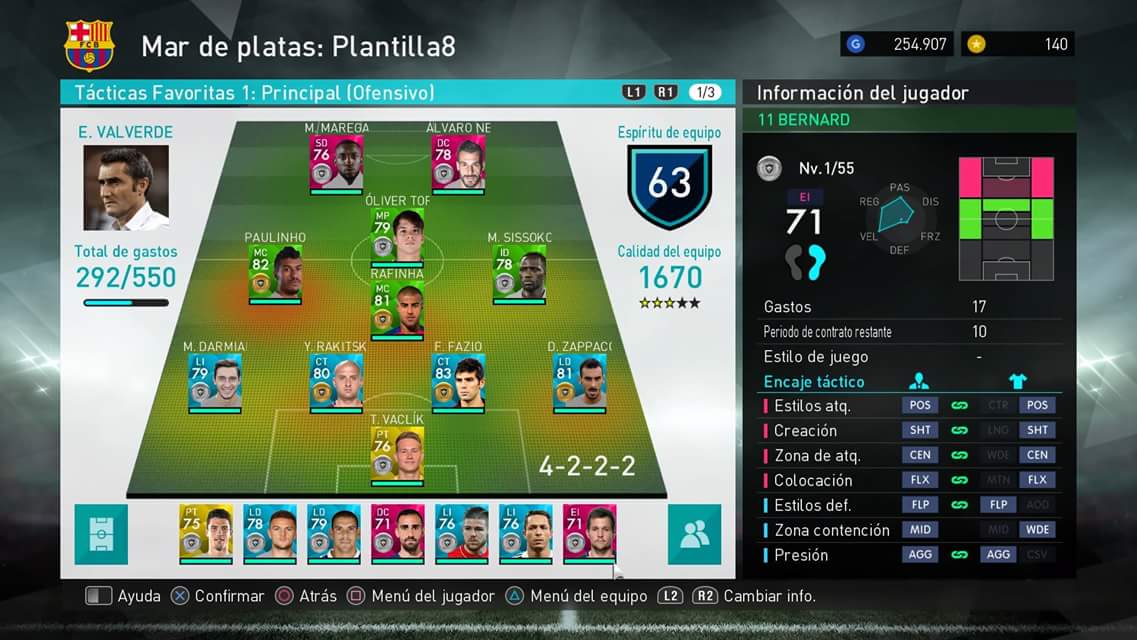Choose D. Zappacosta's right-back card
Image resolution: width=1137 pixels, height=640 pixels.
click(580, 381)
